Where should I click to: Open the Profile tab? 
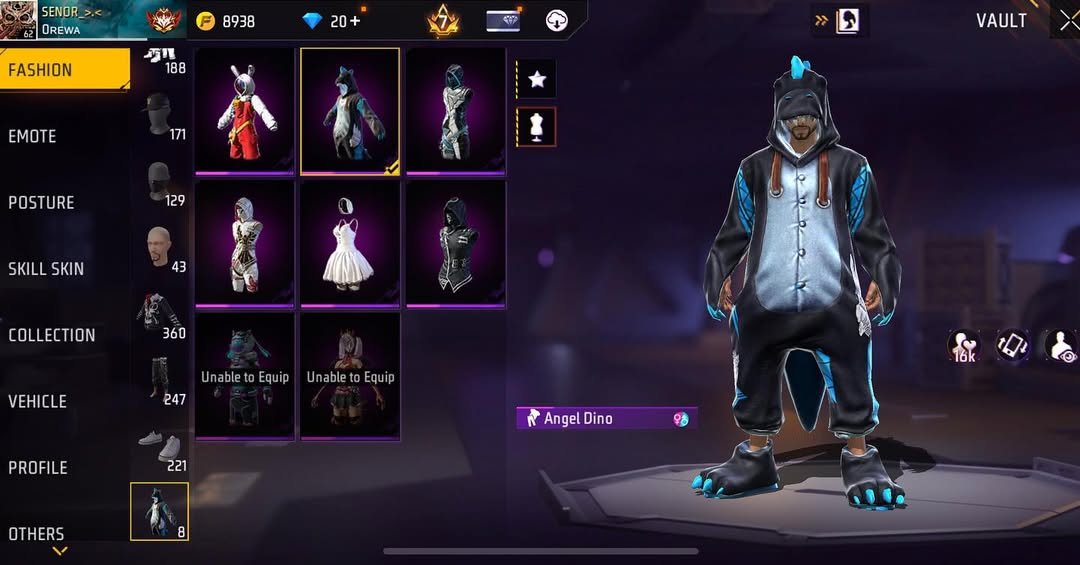tap(38, 467)
